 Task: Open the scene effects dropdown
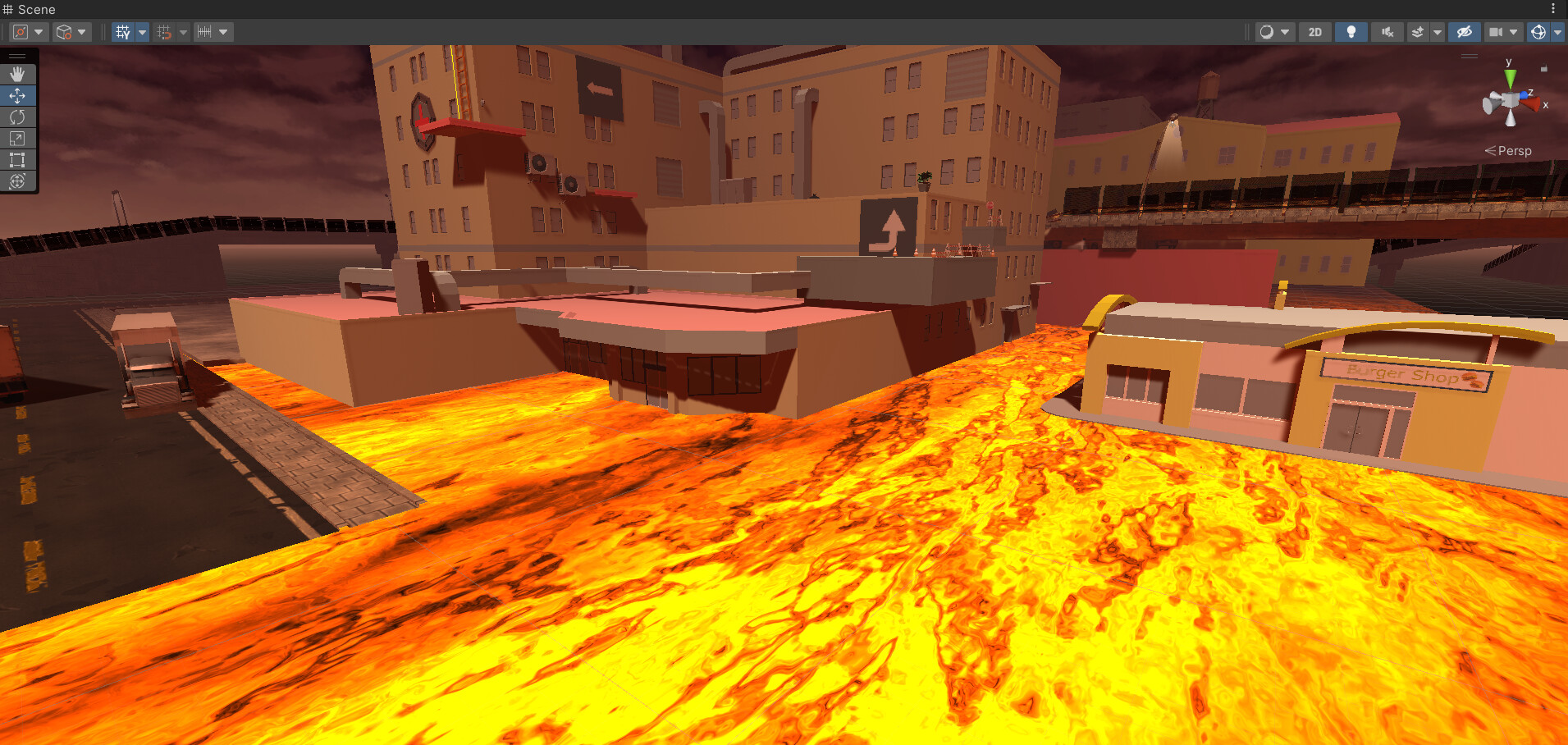point(1437,32)
